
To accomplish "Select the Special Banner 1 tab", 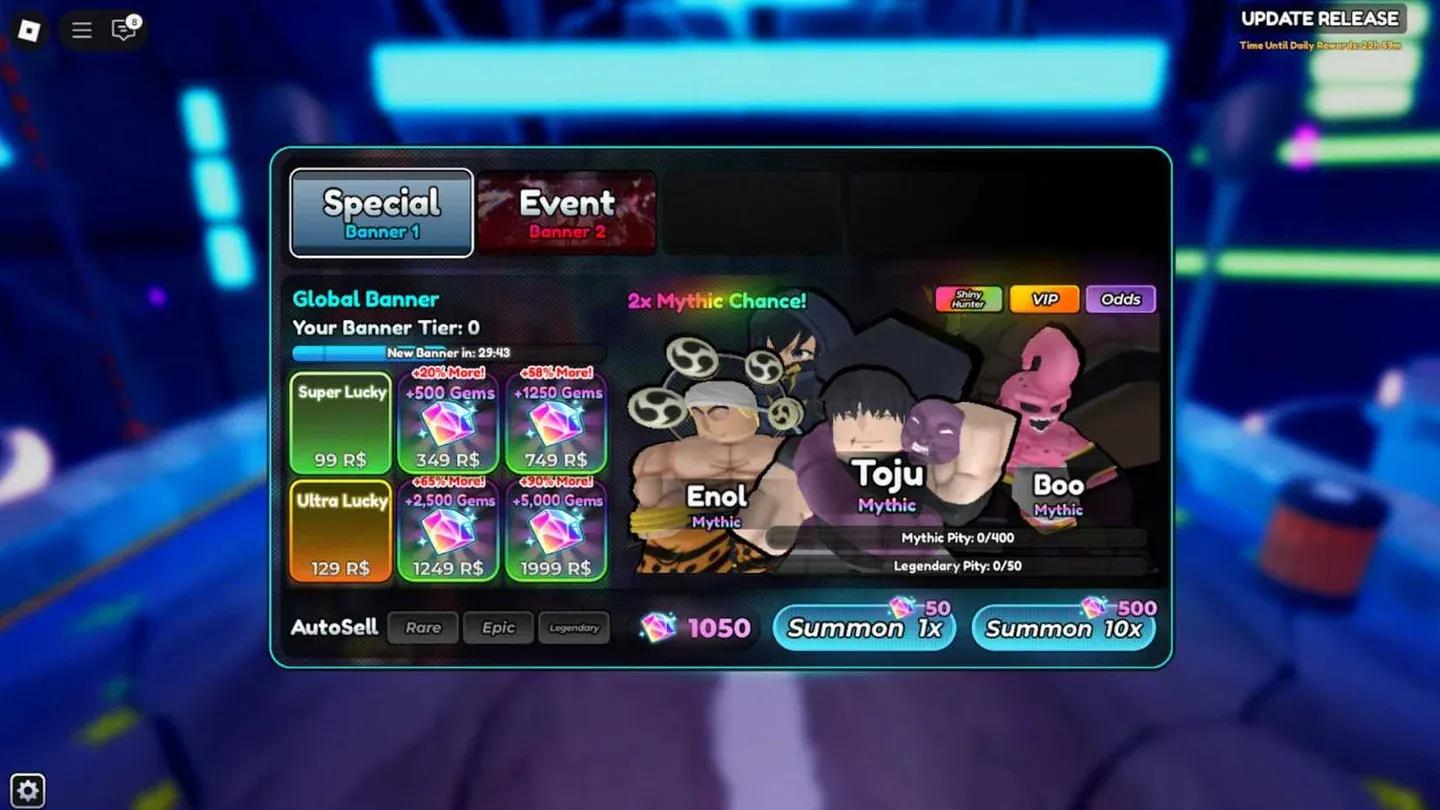I will pyautogui.click(x=381, y=210).
